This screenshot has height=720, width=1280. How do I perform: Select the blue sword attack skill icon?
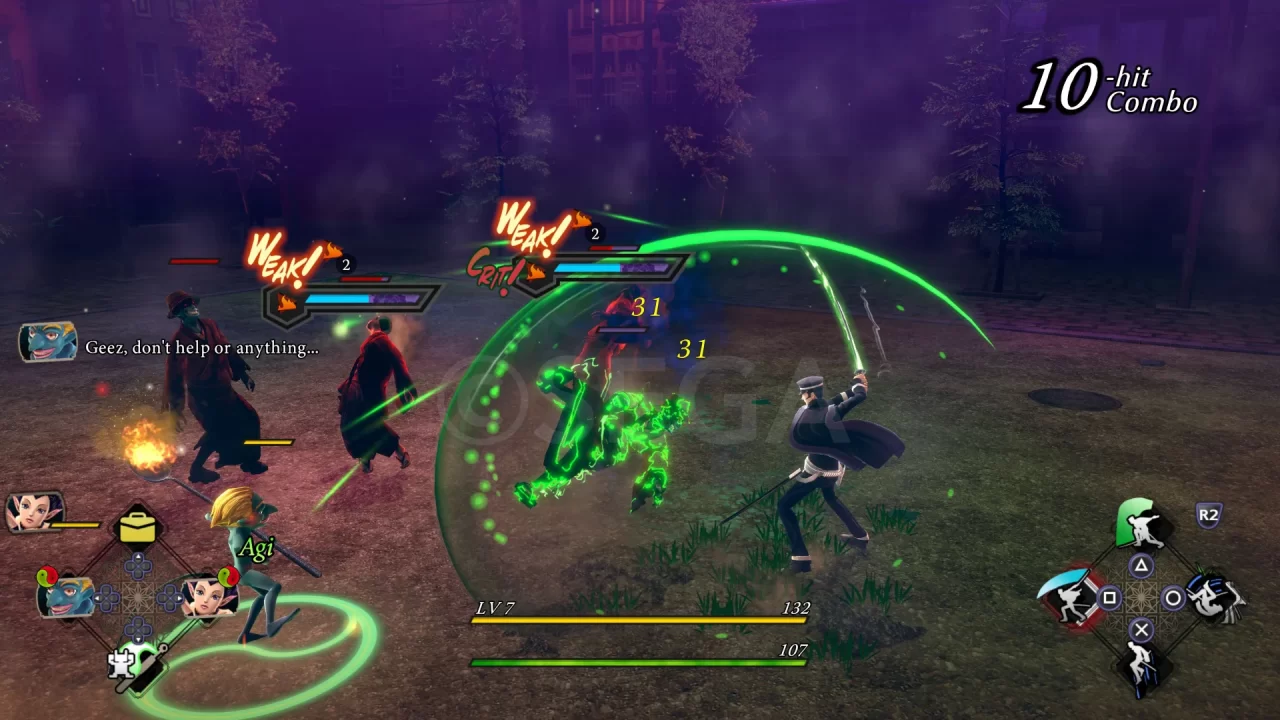click(x=1070, y=600)
